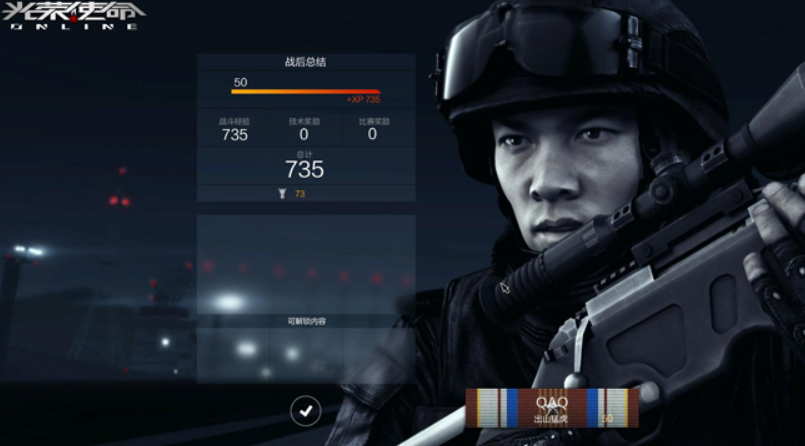This screenshot has width=805, height=446.
Task: Confirm the battle summary with the checkmark button
Action: pos(306,409)
